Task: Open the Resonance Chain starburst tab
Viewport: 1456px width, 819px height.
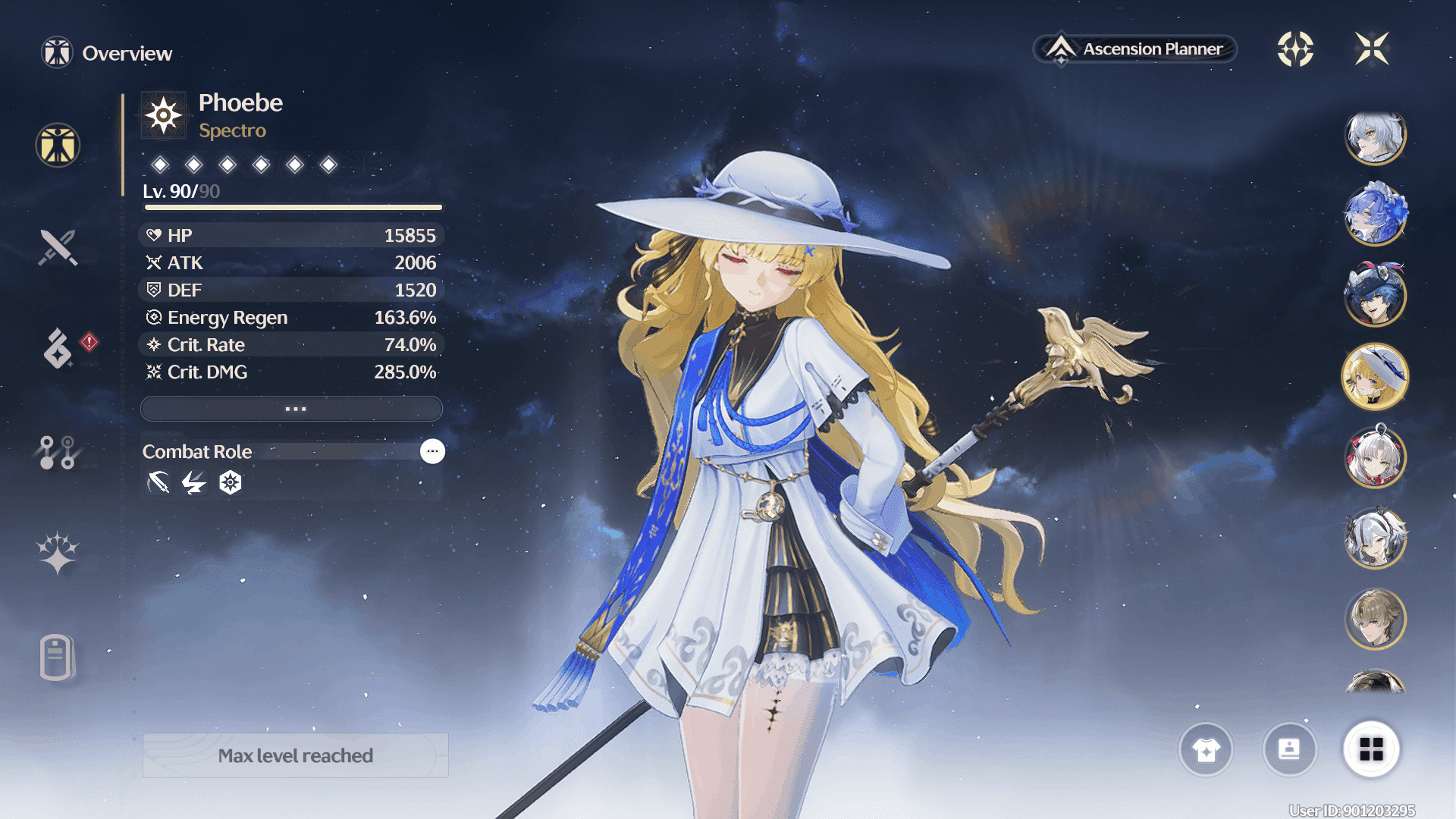Action: [58, 552]
